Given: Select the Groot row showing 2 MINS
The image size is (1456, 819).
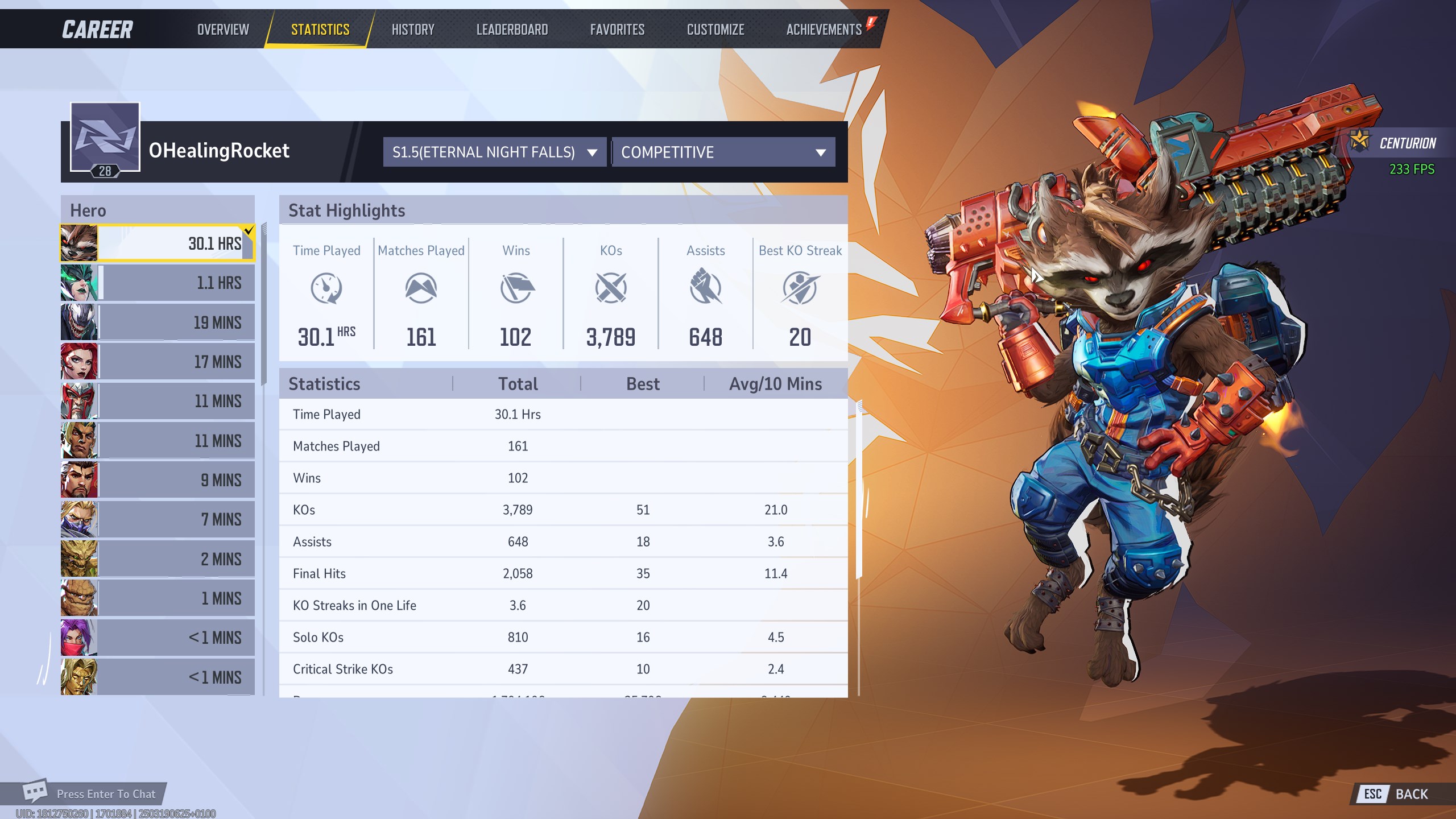Looking at the screenshot, I should pos(158,559).
